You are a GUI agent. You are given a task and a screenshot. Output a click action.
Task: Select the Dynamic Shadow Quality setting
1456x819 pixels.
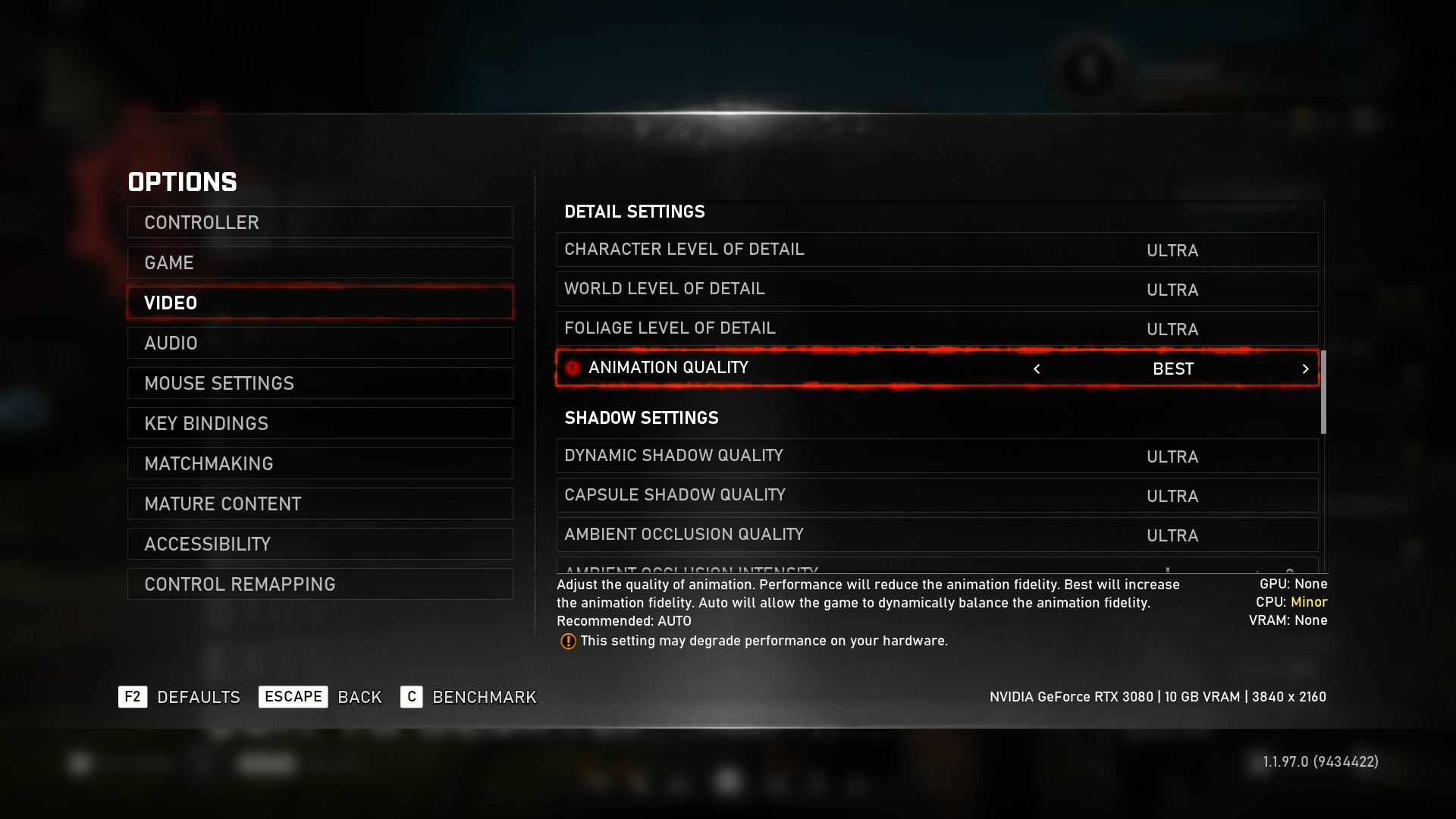937,456
